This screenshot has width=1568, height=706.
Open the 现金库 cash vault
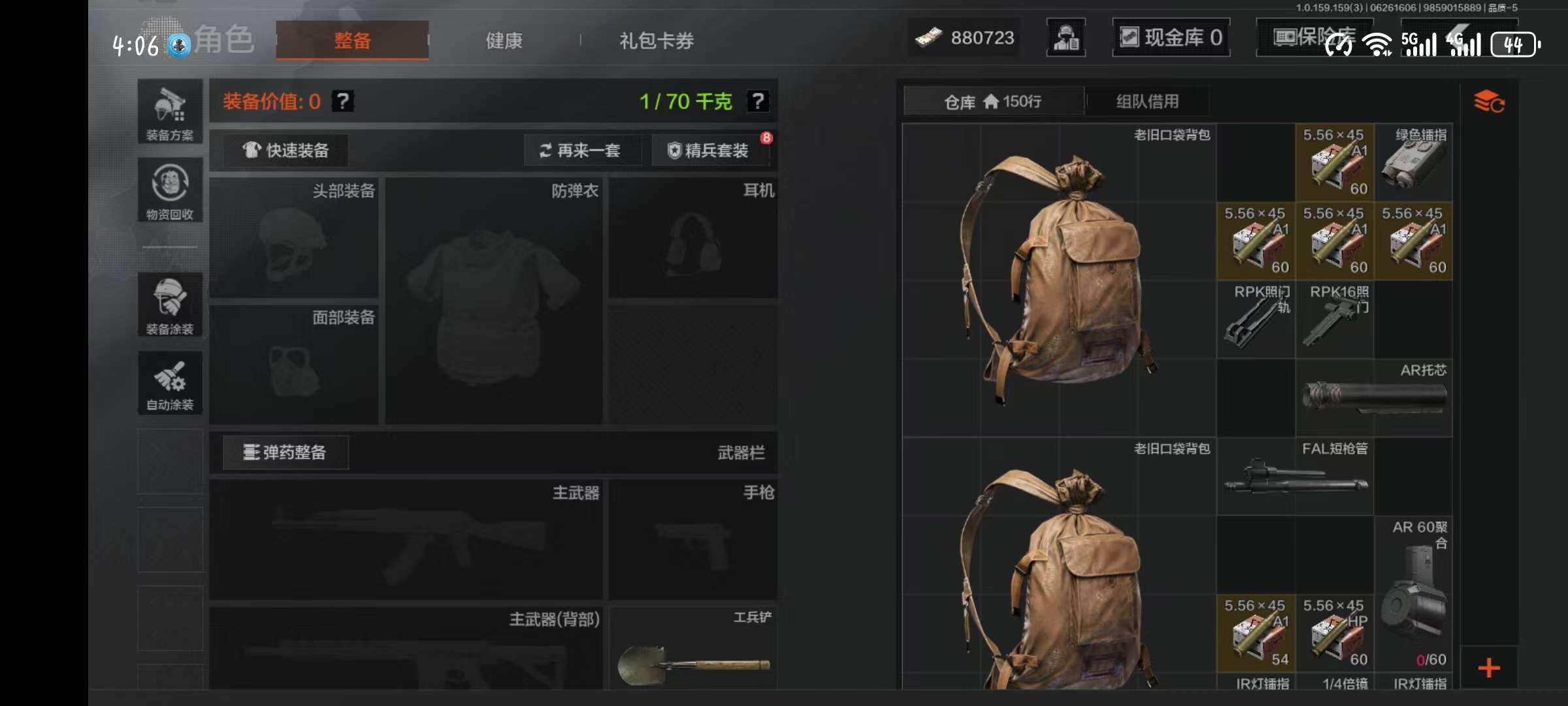1171,38
